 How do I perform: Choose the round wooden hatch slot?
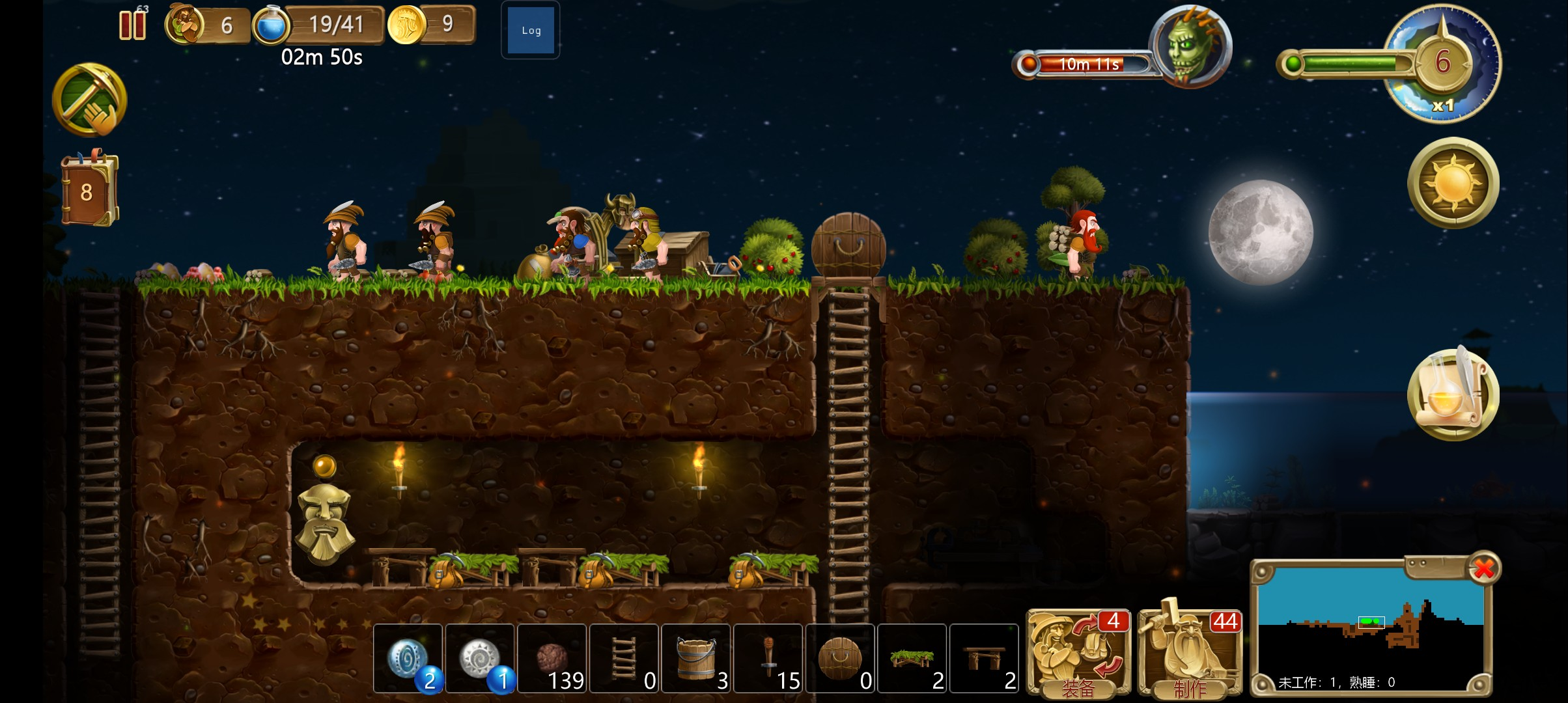pyautogui.click(x=840, y=658)
